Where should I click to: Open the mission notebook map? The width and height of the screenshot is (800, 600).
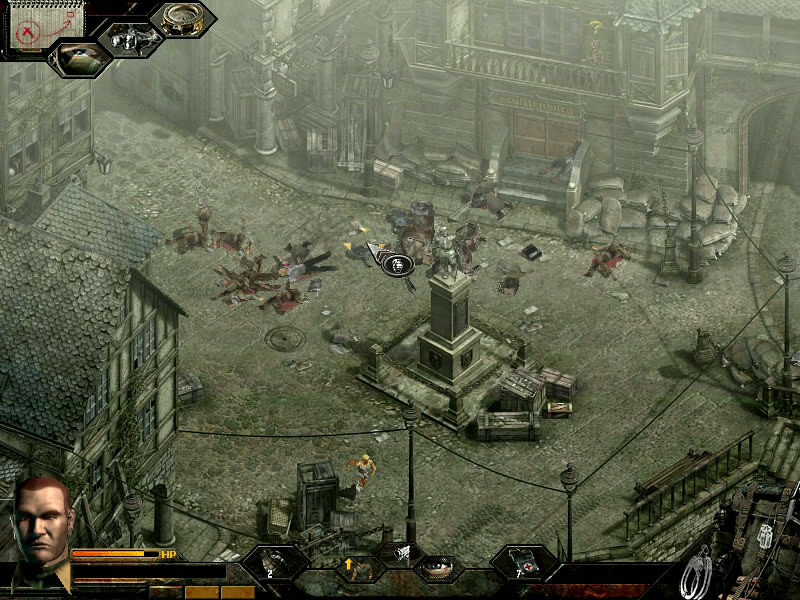pyautogui.click(x=35, y=27)
